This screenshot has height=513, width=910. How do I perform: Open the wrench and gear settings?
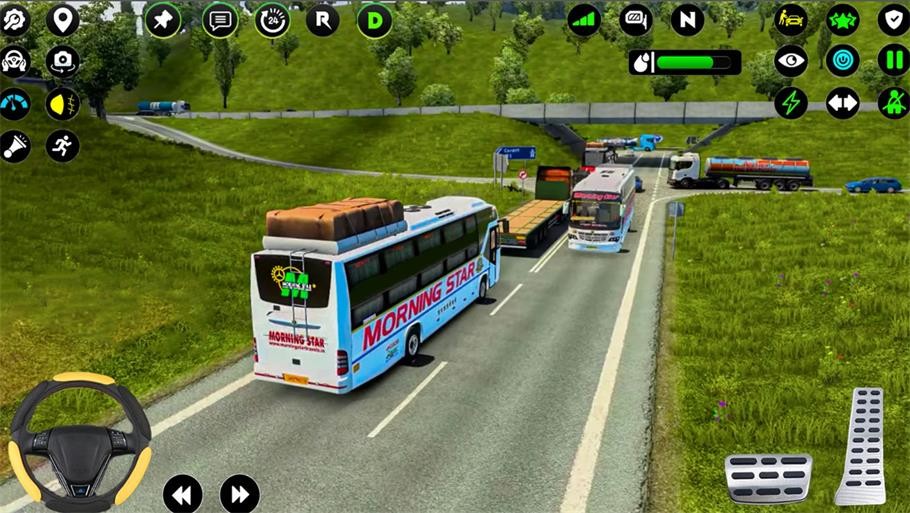pos(15,19)
